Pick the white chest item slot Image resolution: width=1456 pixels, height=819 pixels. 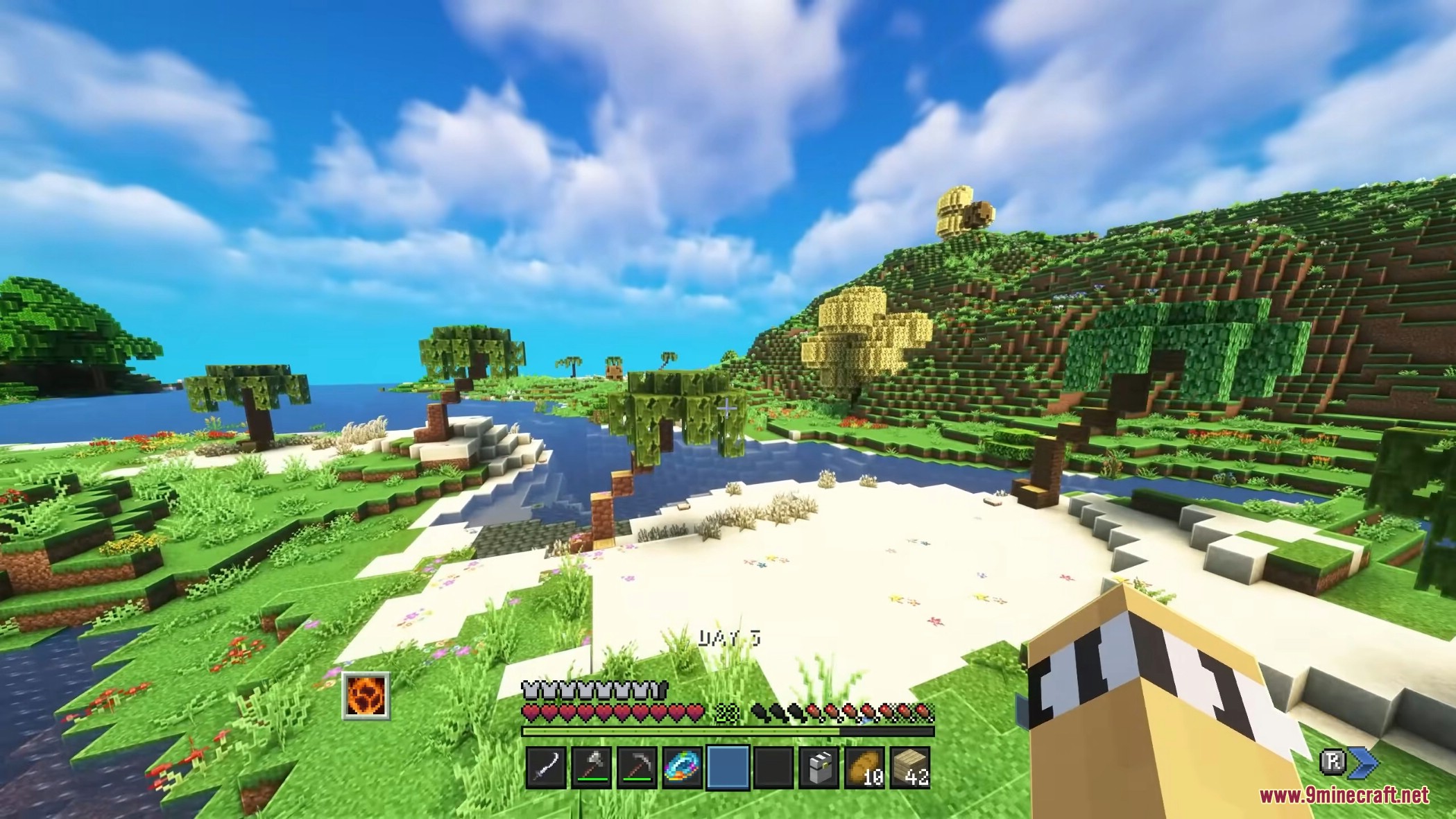click(819, 768)
